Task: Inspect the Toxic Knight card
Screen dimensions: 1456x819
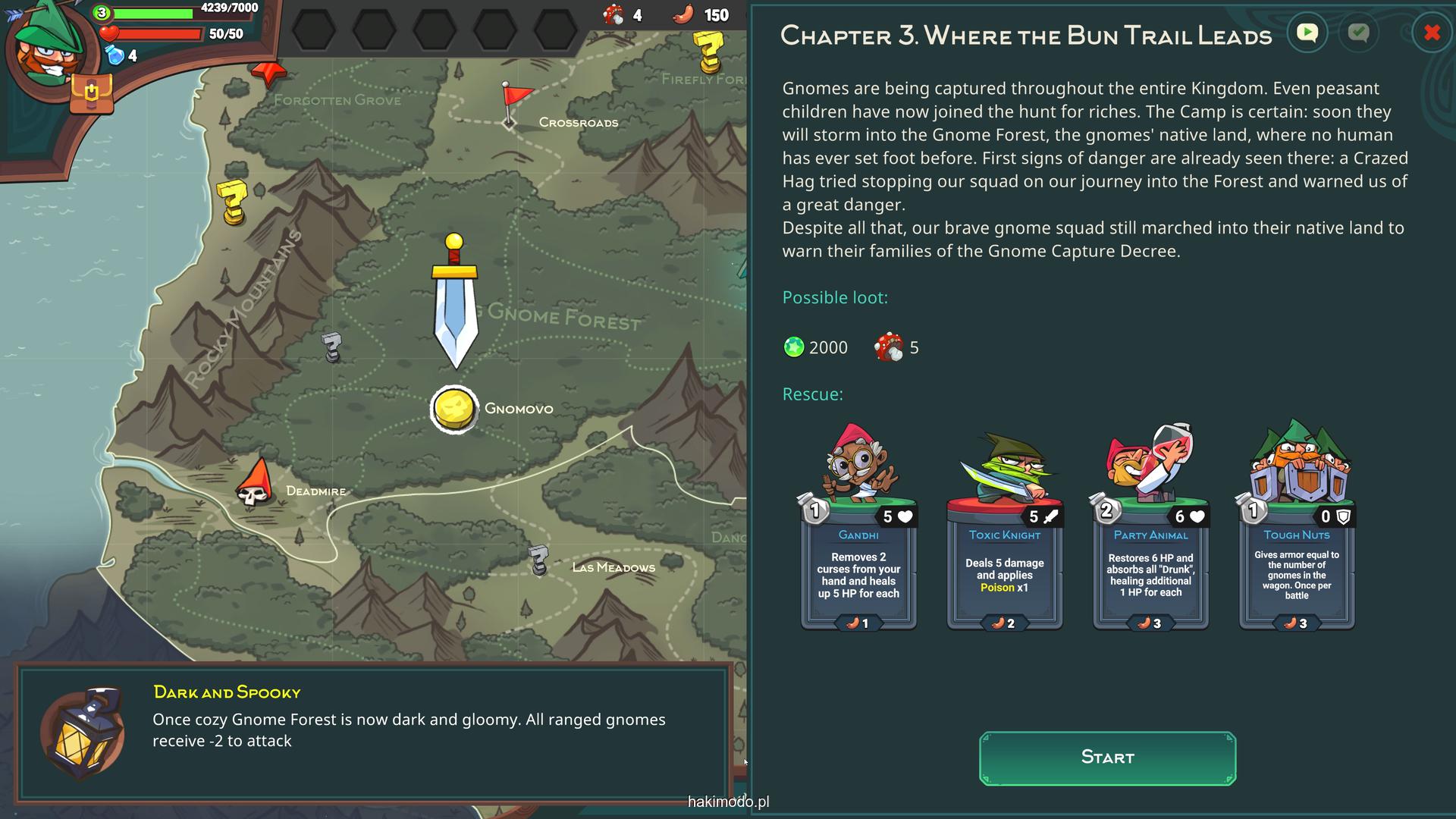Action: click(x=1005, y=531)
